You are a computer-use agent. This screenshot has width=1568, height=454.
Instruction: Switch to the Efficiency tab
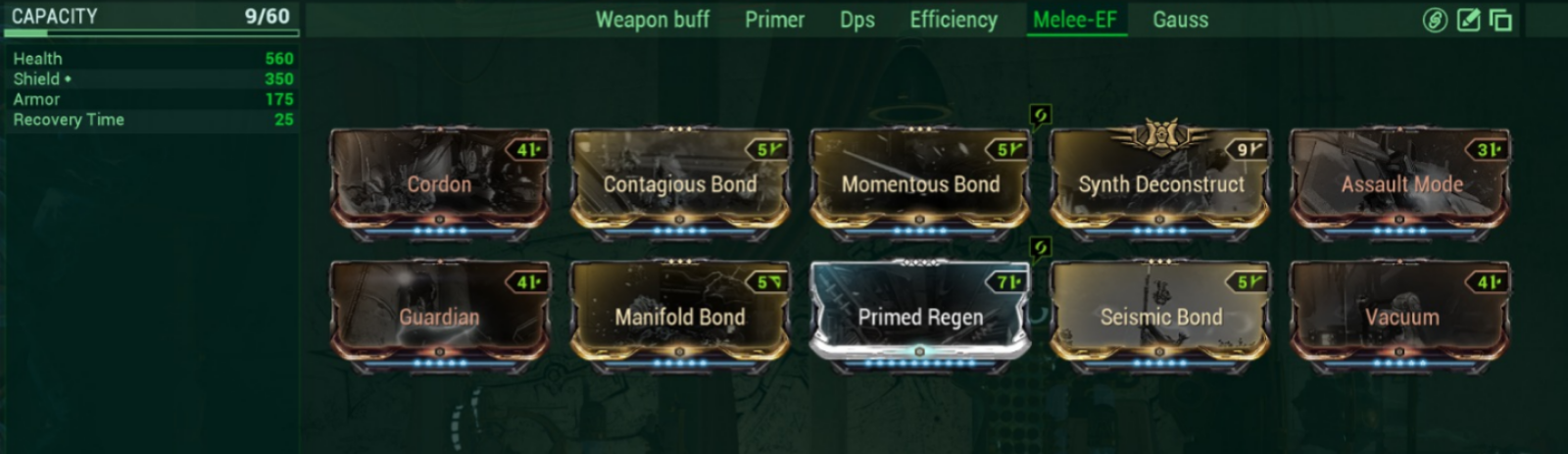coord(953,20)
